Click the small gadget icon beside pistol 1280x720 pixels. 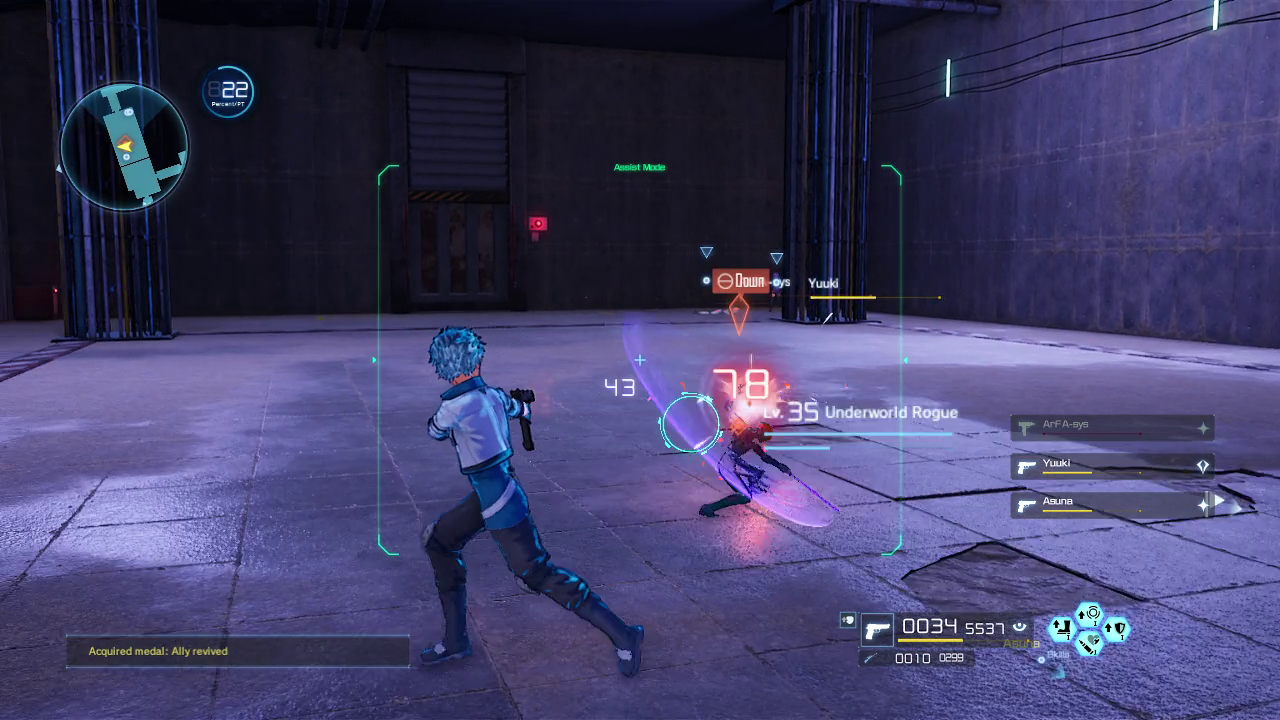(847, 620)
